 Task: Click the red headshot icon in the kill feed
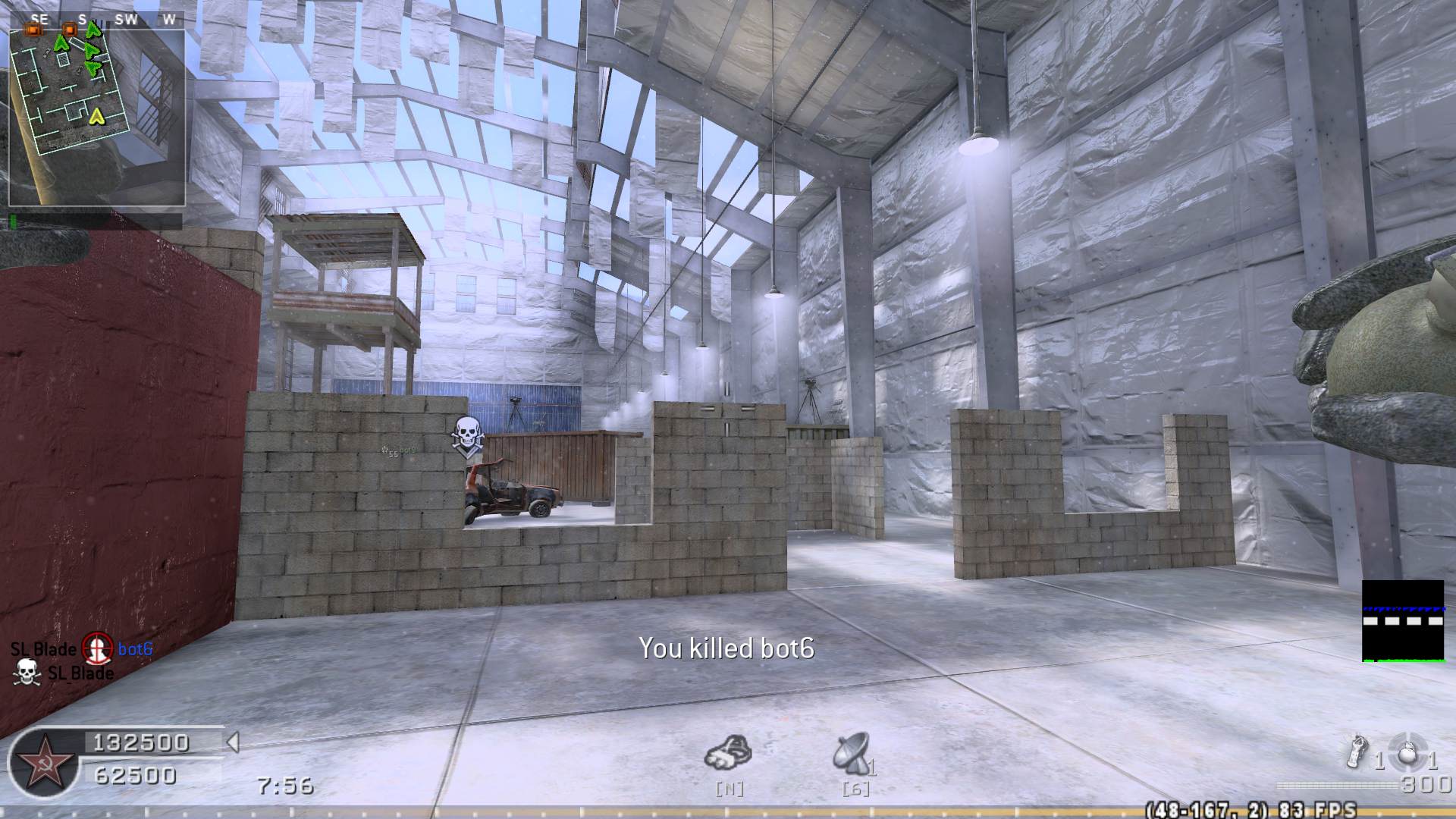point(97,648)
